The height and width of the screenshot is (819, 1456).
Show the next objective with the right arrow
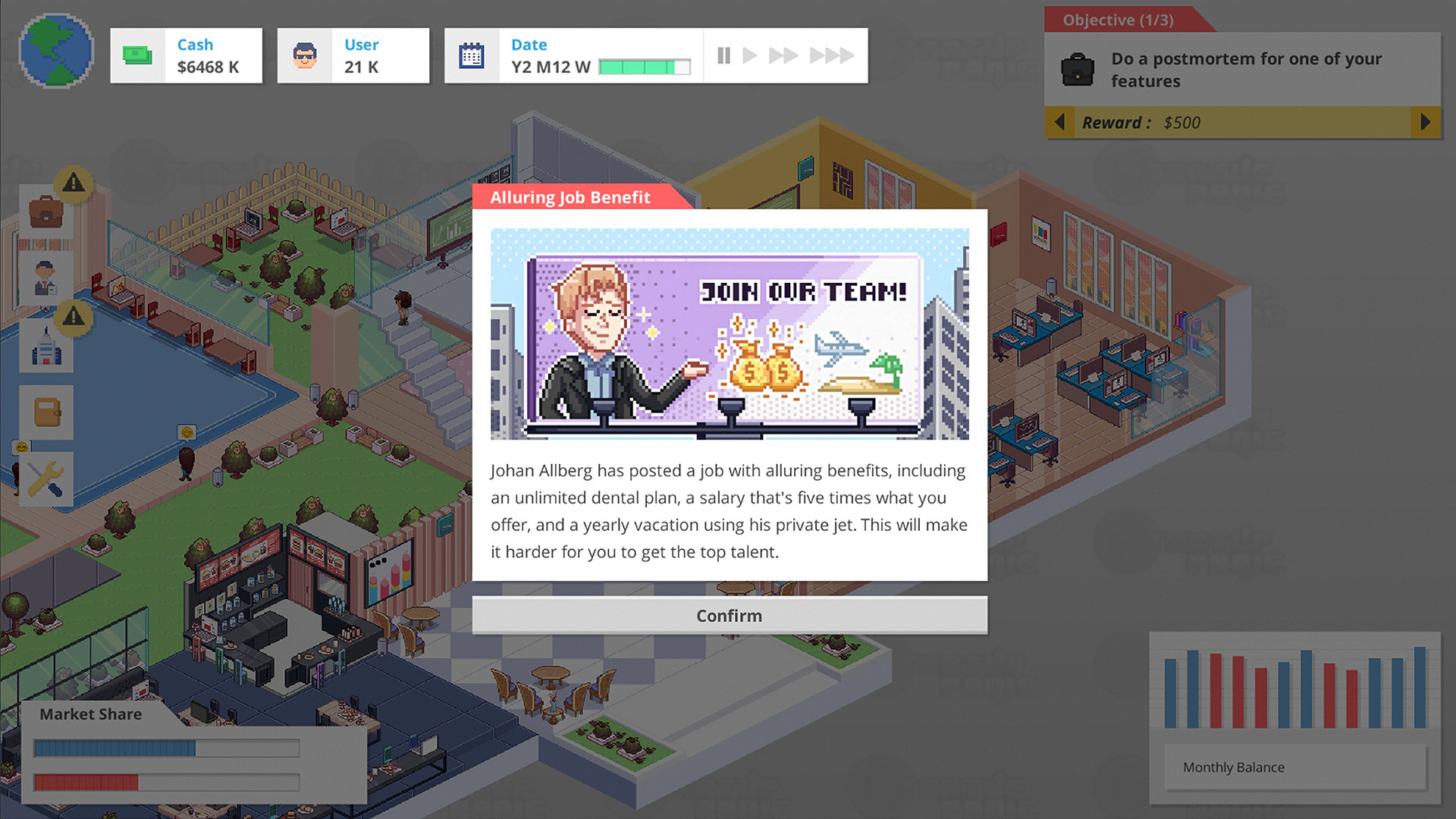click(x=1424, y=122)
